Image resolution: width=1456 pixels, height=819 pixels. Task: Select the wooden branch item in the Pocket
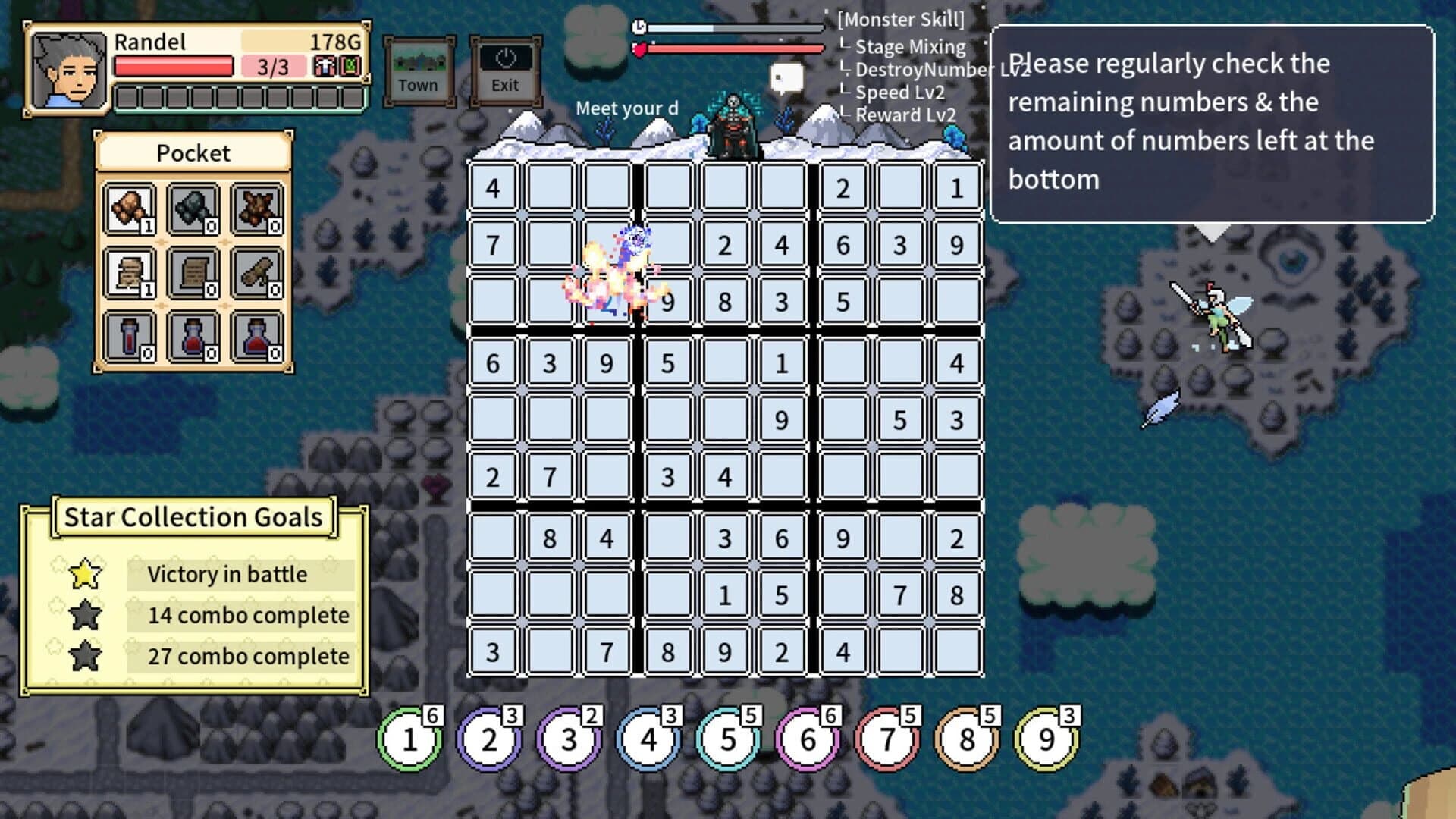click(x=258, y=271)
